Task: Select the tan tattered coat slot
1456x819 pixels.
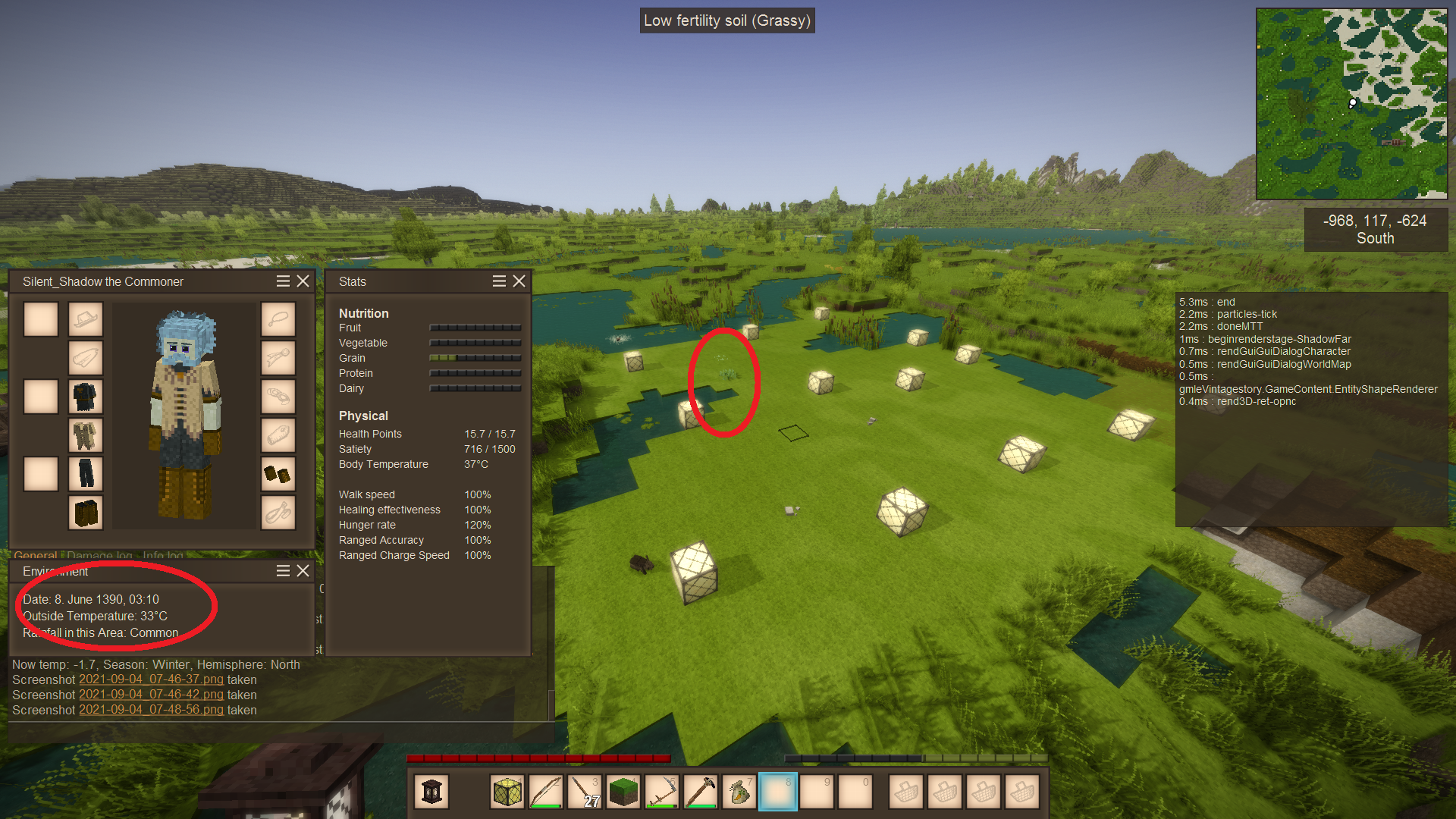Action: click(x=86, y=435)
